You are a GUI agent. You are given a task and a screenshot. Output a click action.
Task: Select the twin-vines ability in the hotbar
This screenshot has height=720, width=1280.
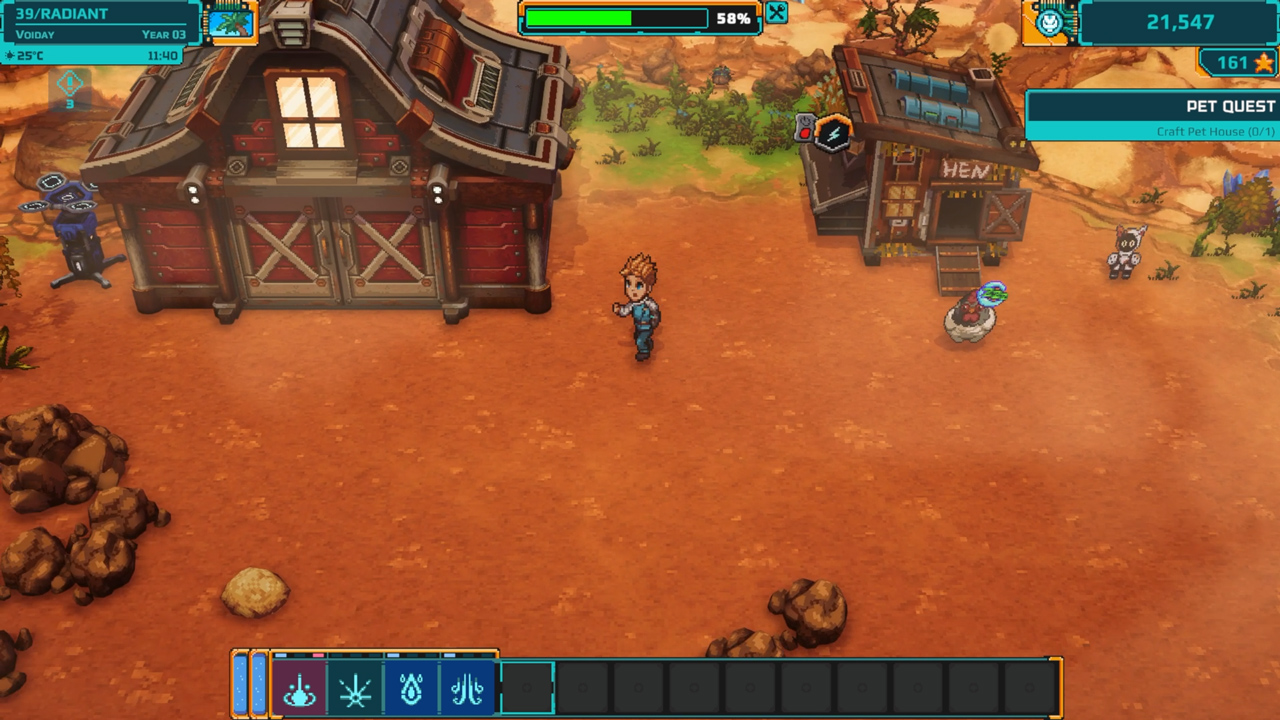click(468, 692)
